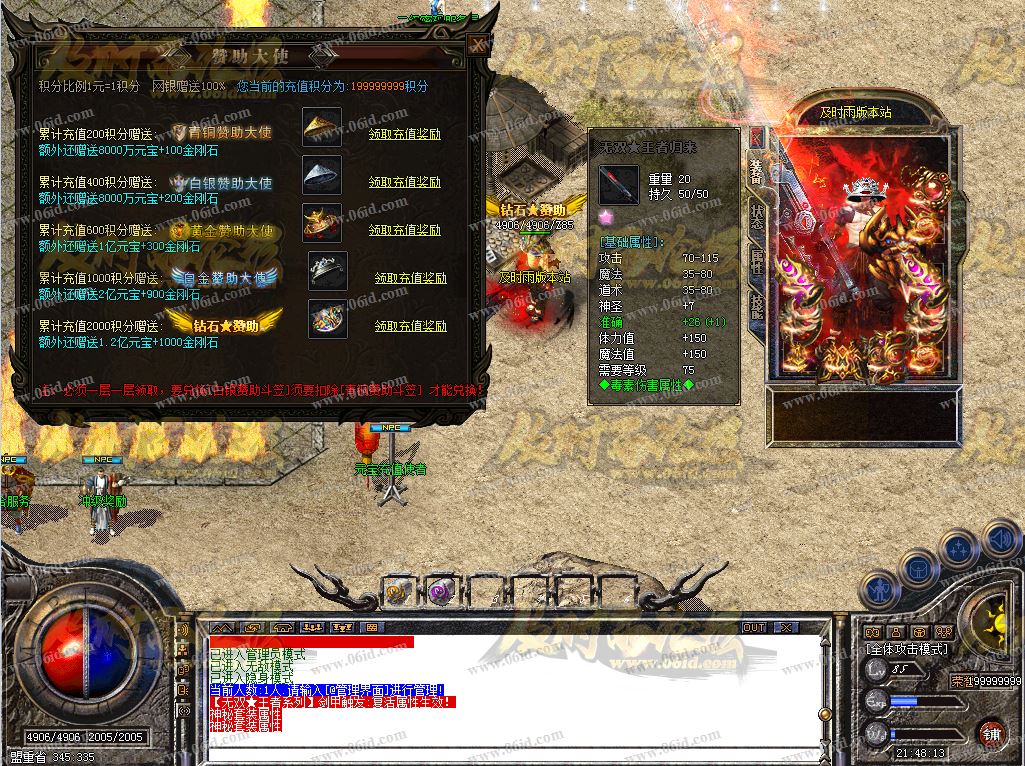Select the silver conical hat reward icon

(x=322, y=175)
